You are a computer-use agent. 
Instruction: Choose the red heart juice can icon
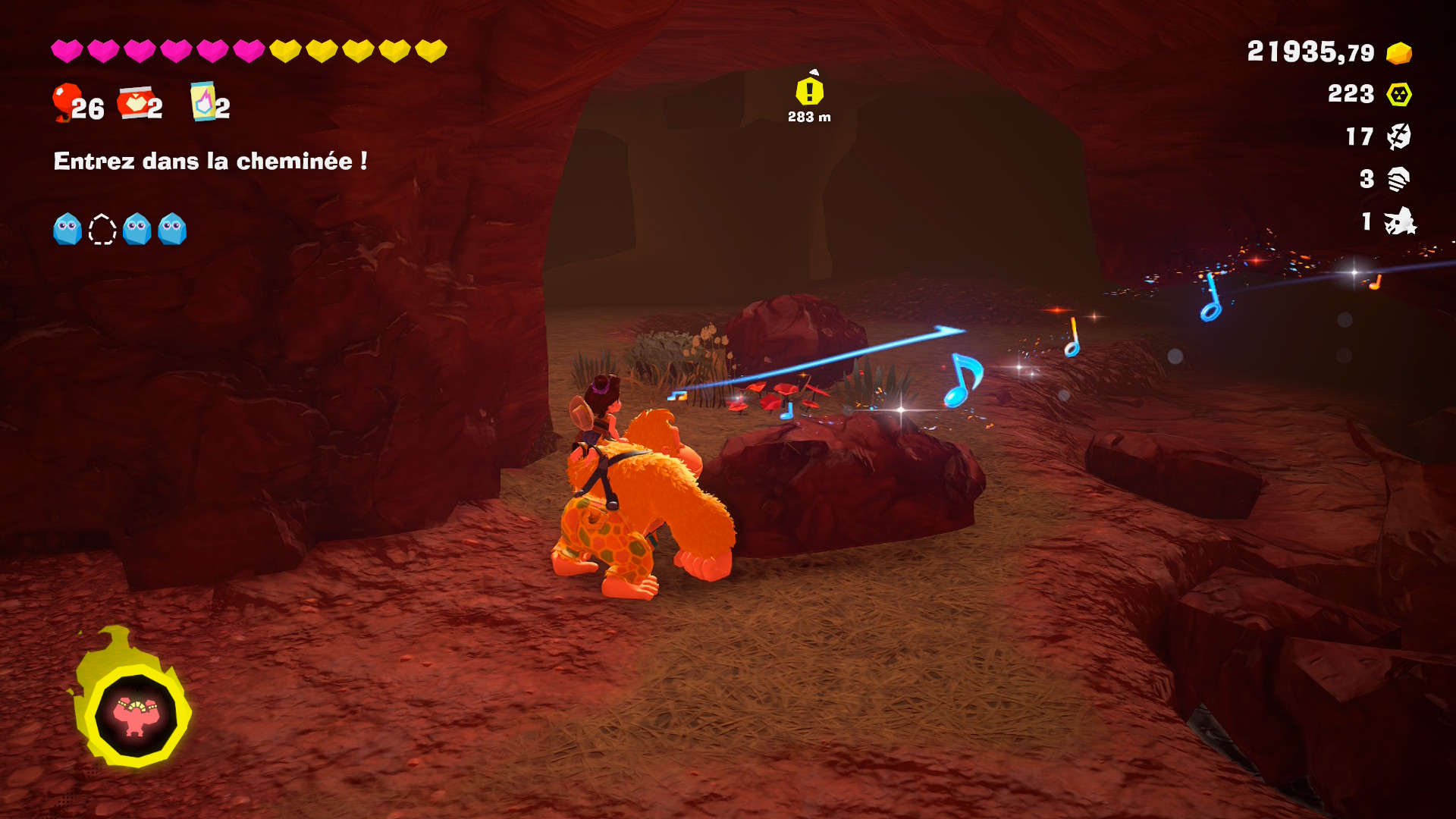134,103
